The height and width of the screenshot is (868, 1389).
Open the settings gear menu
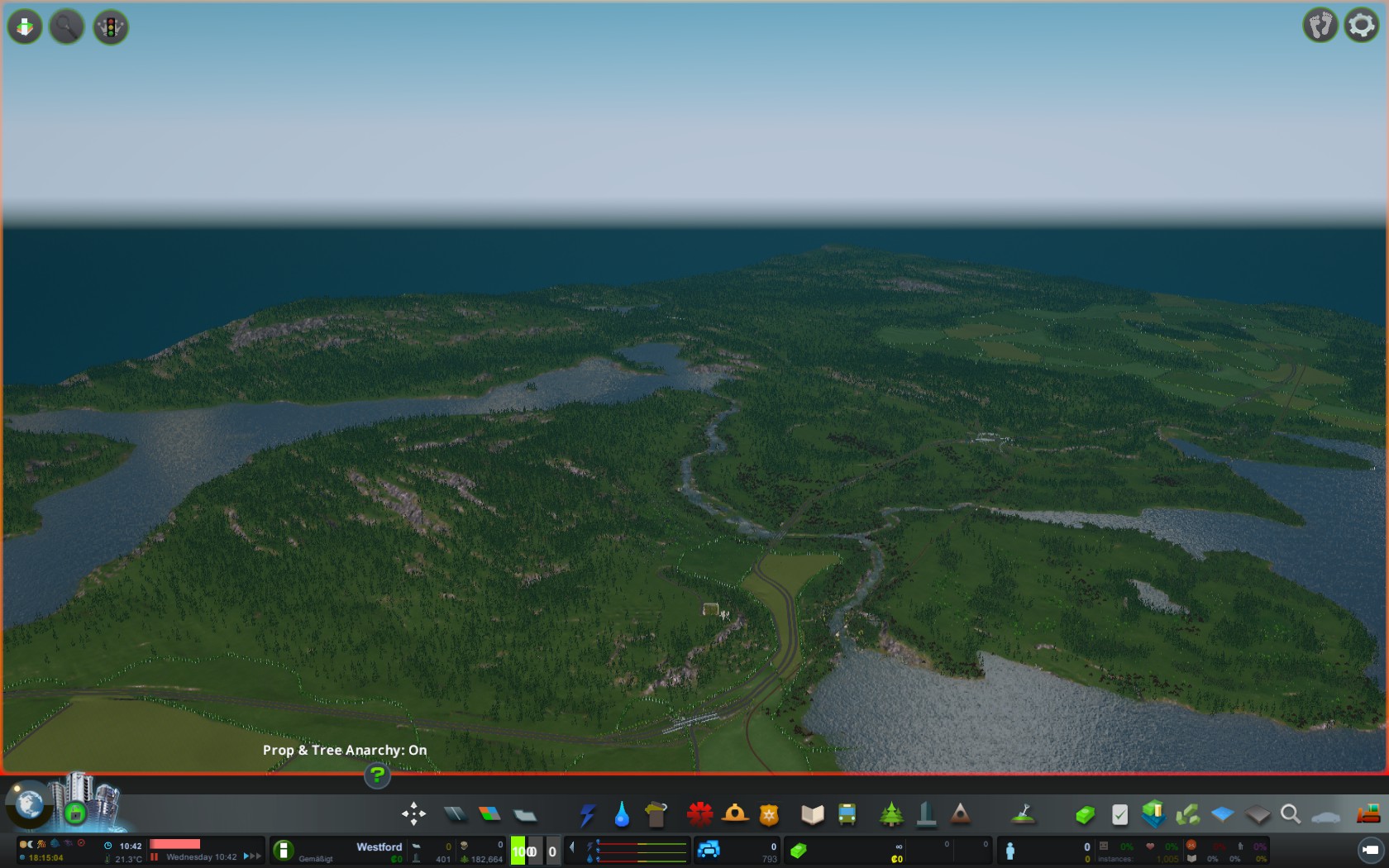click(x=1361, y=26)
